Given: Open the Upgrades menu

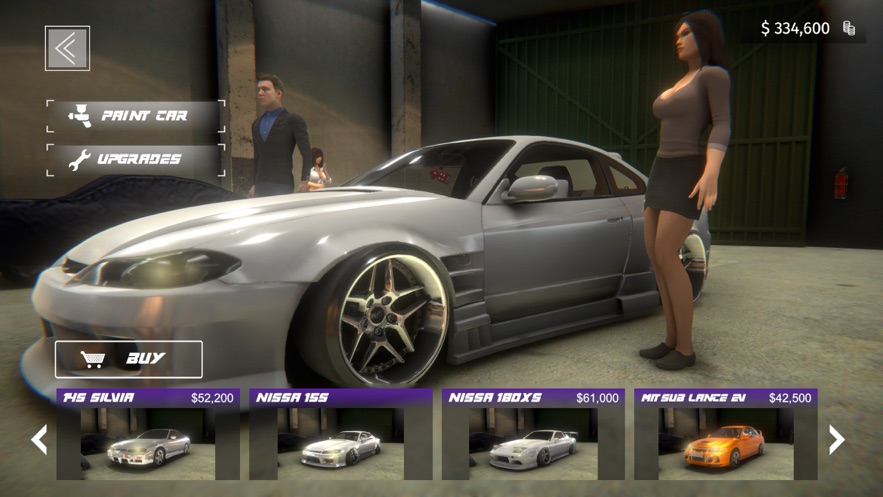Looking at the screenshot, I should 135,159.
